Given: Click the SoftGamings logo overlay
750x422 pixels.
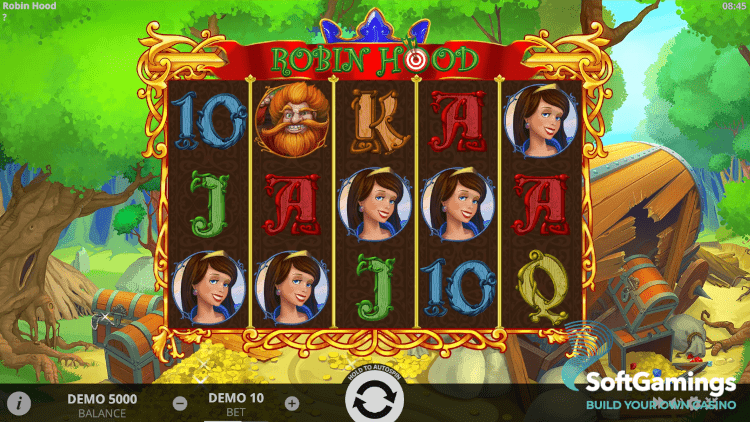Looking at the screenshot, I should point(660,388).
